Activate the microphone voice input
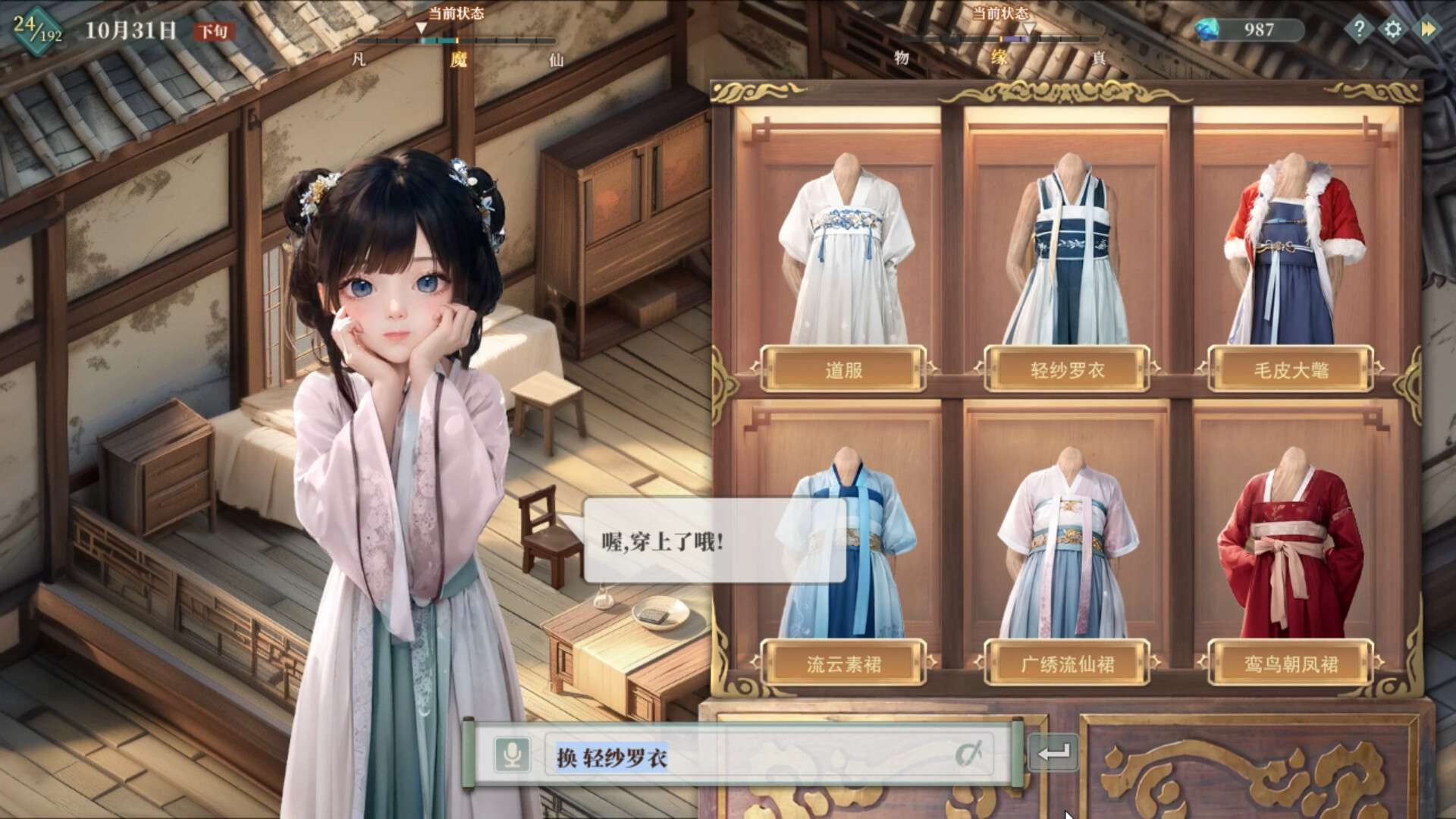This screenshot has height=819, width=1456. 513,755
